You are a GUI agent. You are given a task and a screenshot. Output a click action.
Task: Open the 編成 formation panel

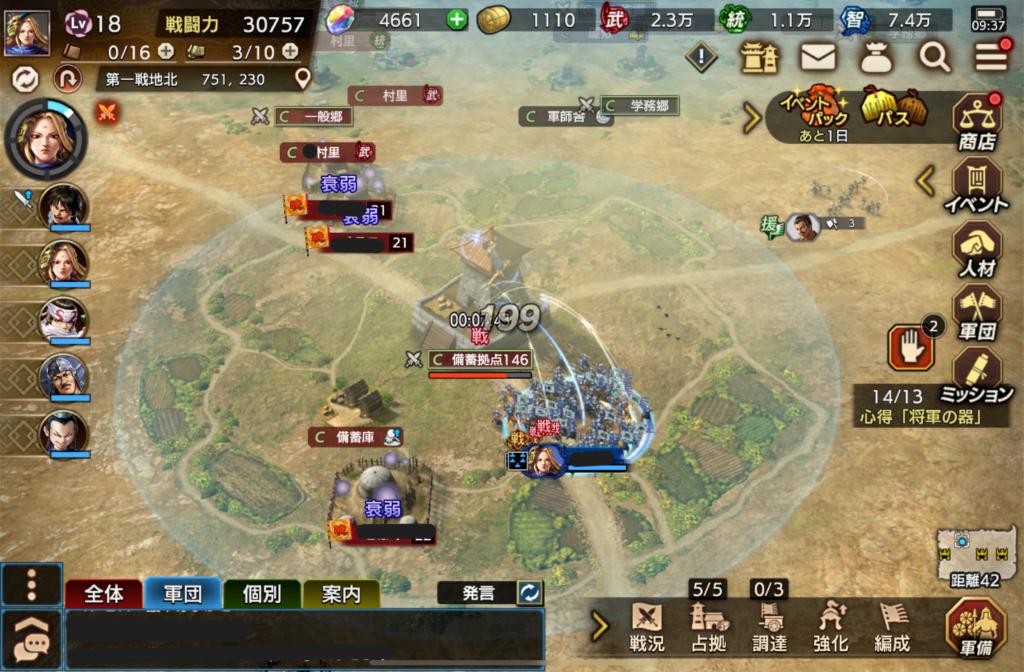(x=893, y=626)
